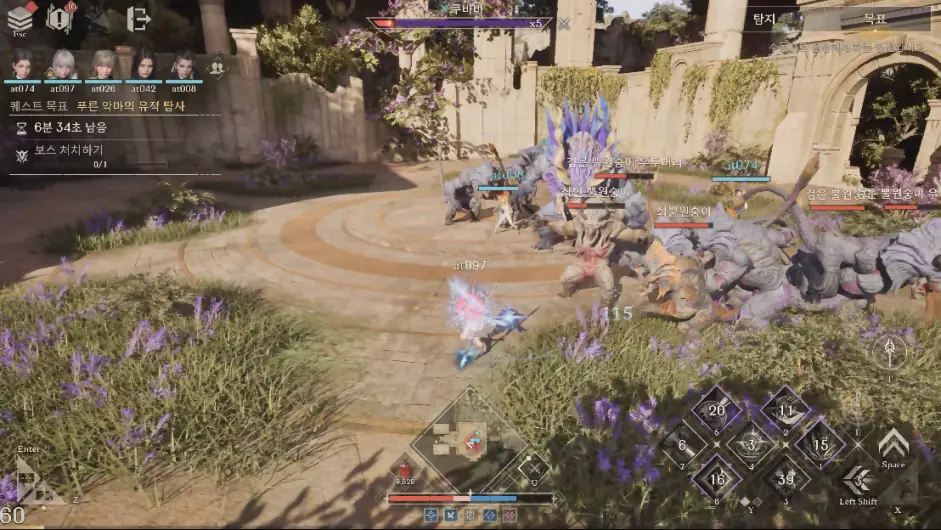Select party member at097's portrait
This screenshot has width=941, height=530.
(x=62, y=65)
